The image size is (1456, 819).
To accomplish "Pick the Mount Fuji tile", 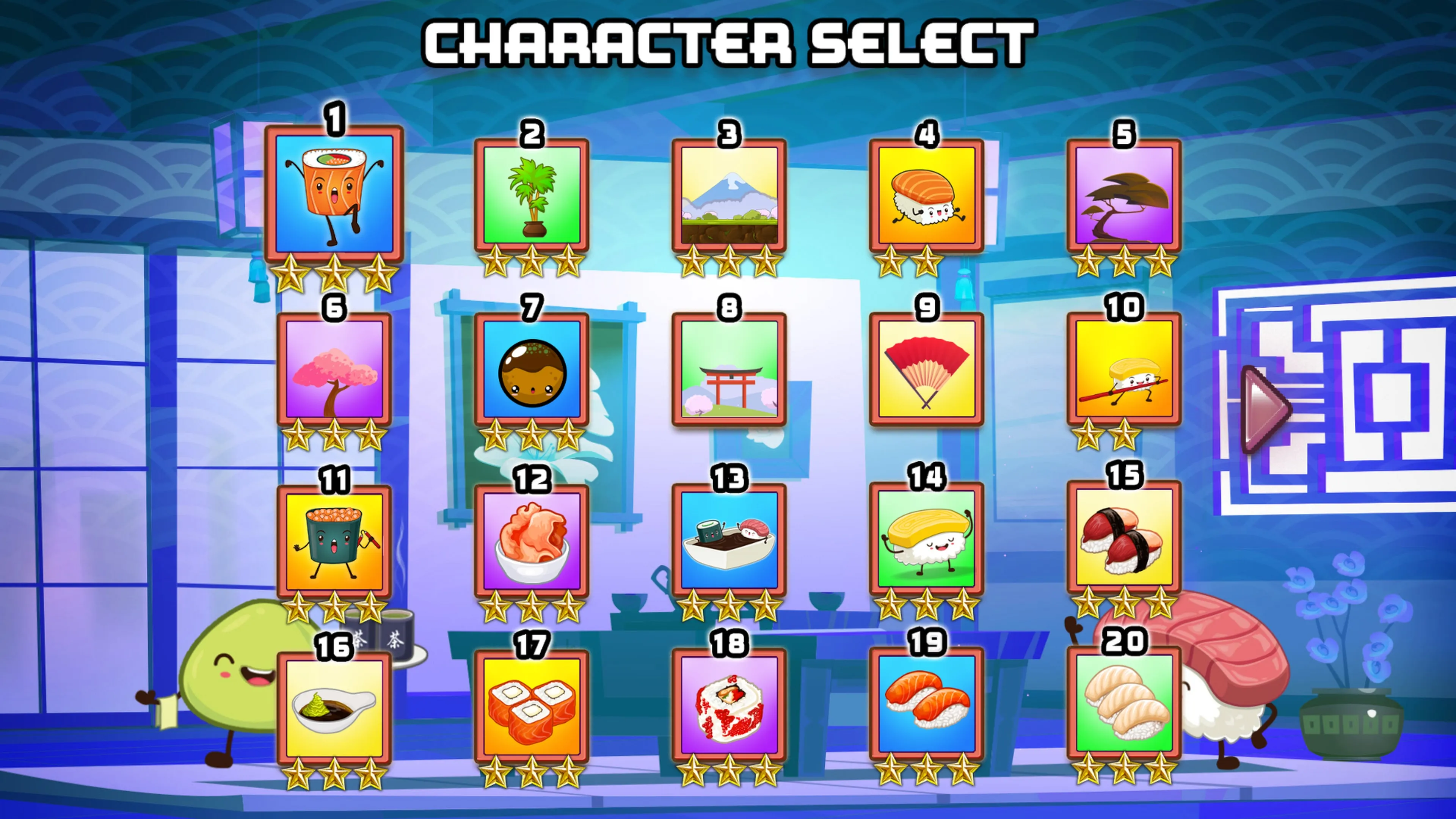I will 729,195.
